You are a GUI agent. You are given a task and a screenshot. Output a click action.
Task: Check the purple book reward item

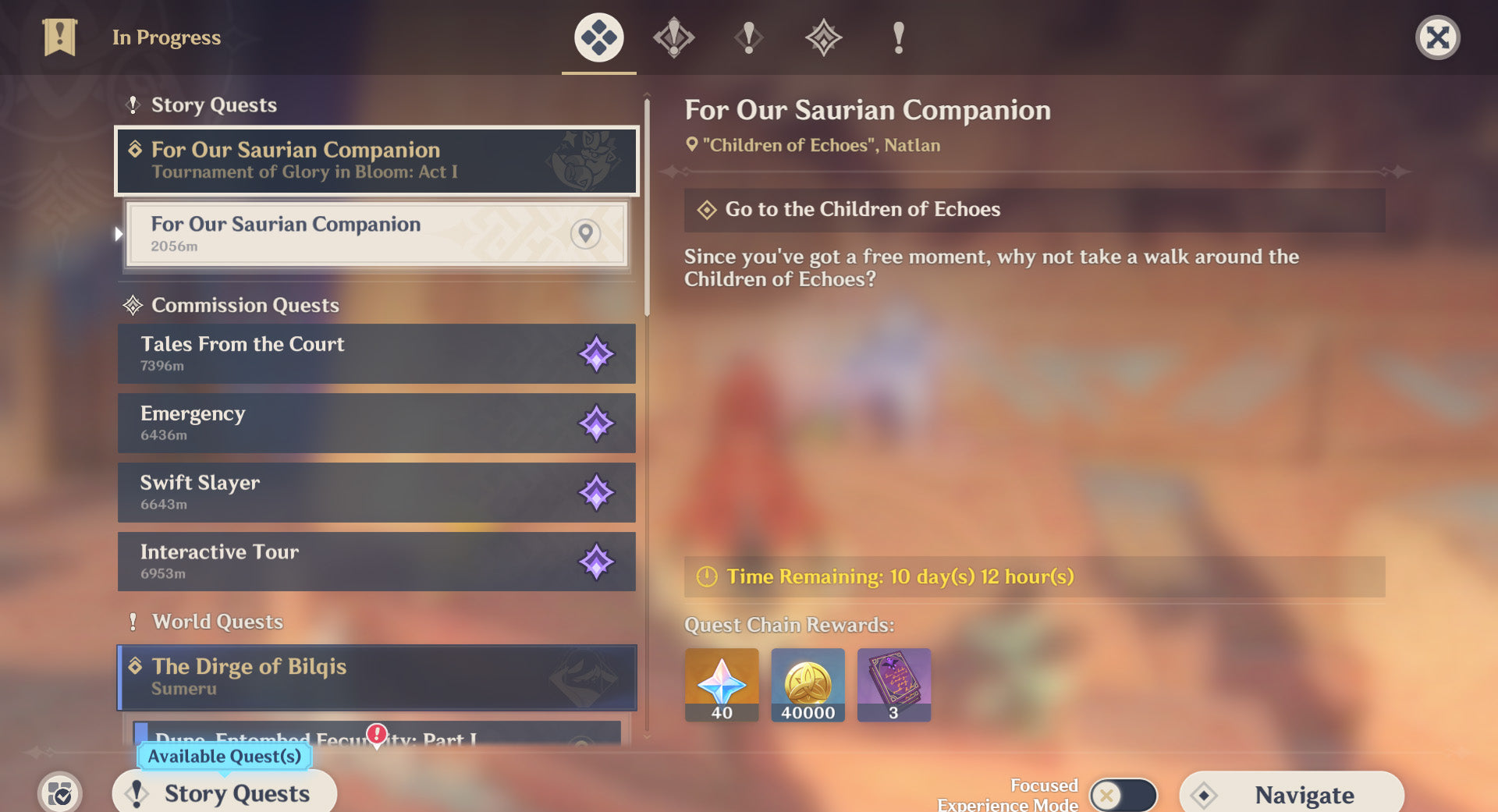tap(893, 684)
